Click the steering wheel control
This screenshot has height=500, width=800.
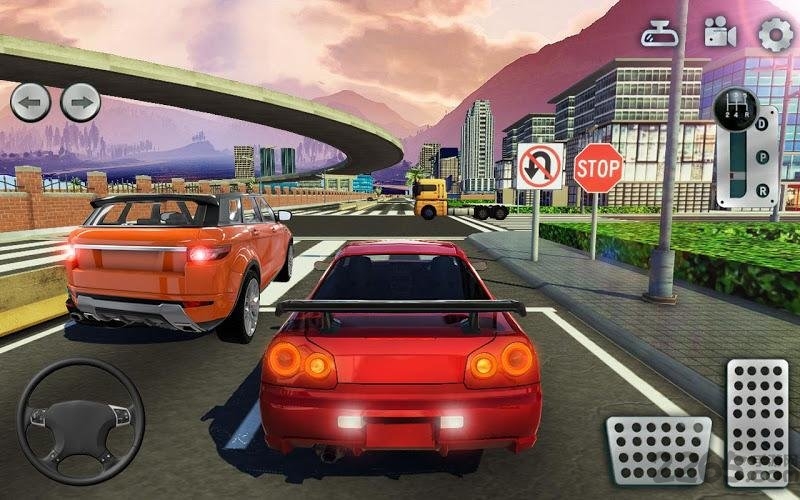click(x=80, y=421)
